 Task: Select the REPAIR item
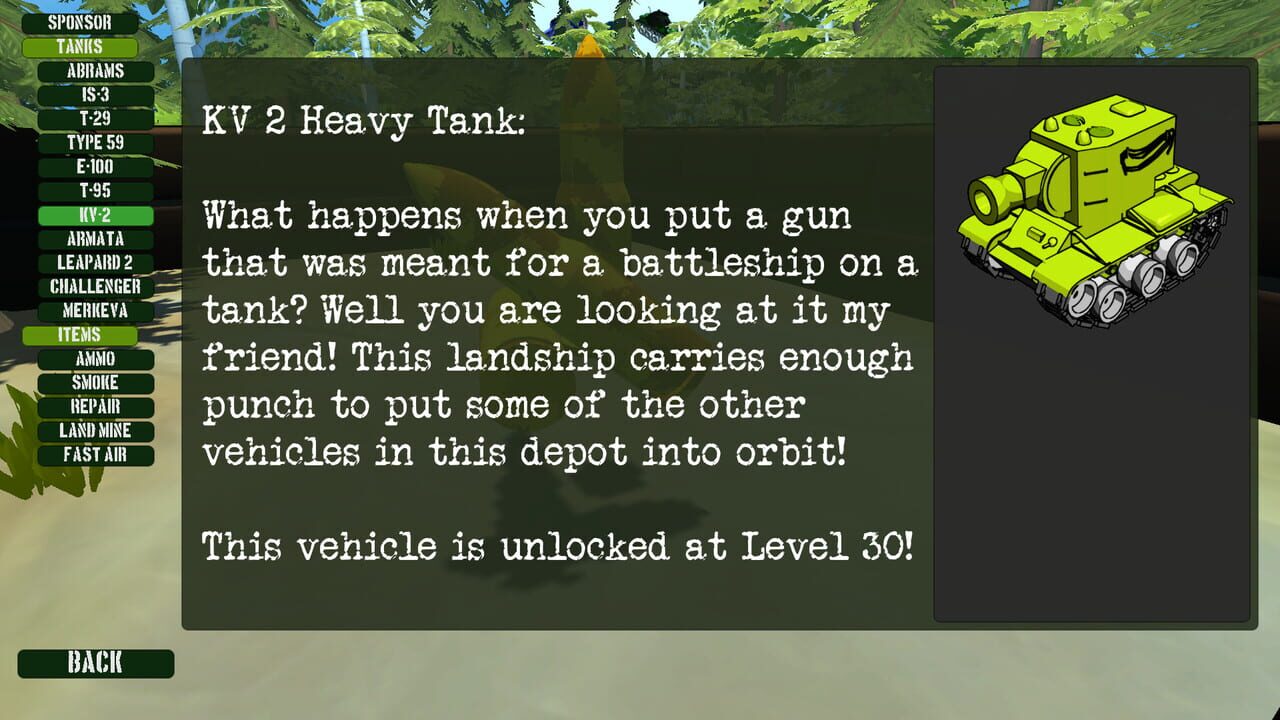point(95,406)
